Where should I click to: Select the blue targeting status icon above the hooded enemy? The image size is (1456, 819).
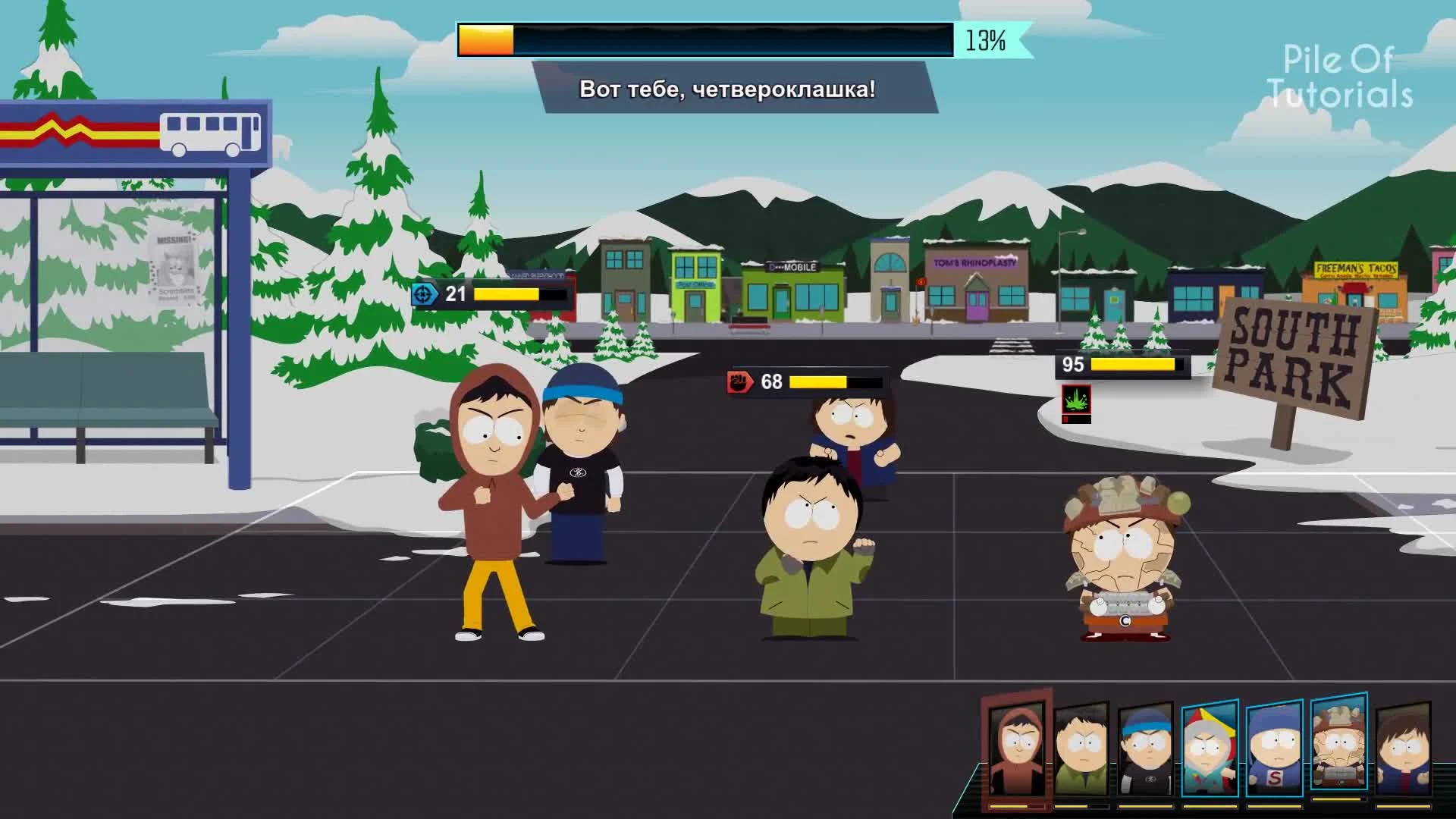(x=424, y=293)
